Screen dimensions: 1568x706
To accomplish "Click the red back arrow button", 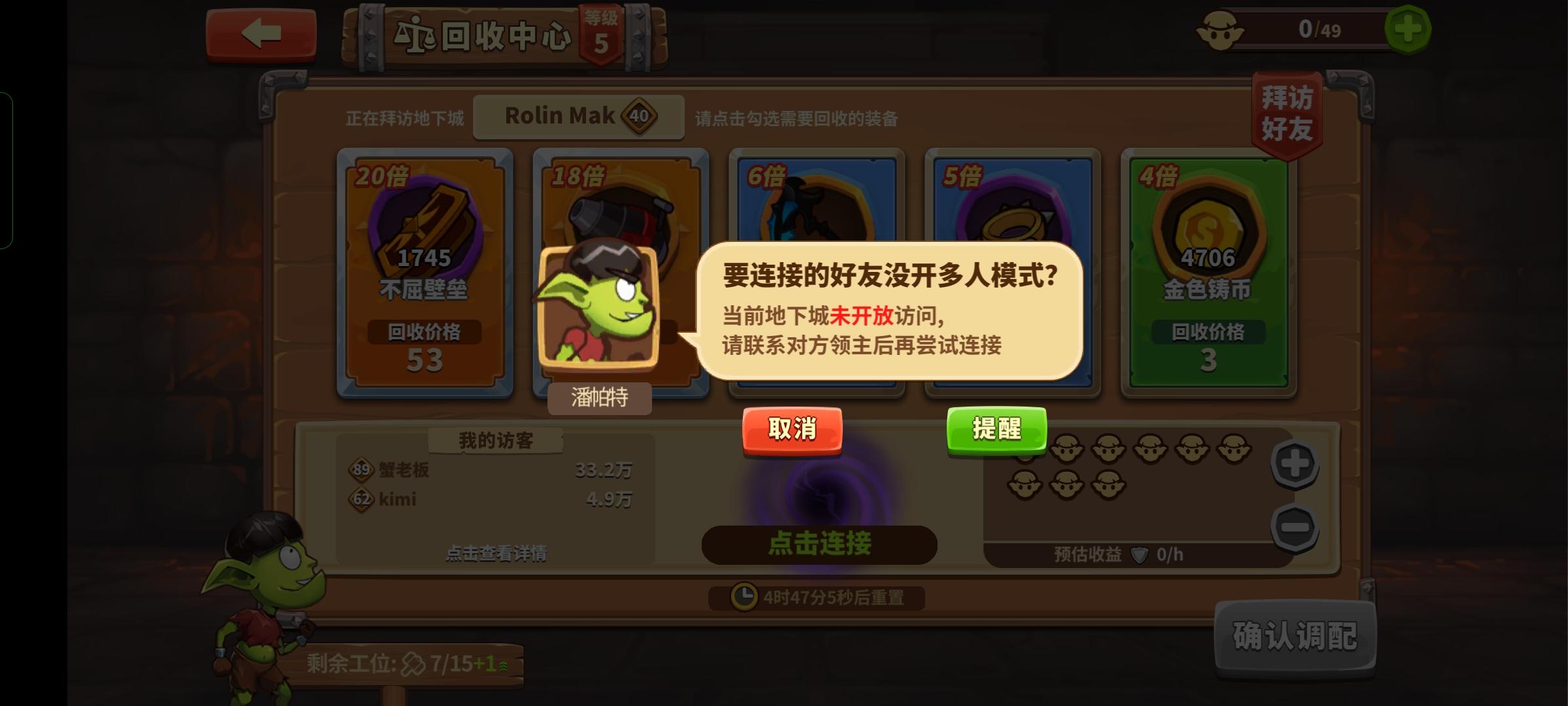I will [260, 36].
